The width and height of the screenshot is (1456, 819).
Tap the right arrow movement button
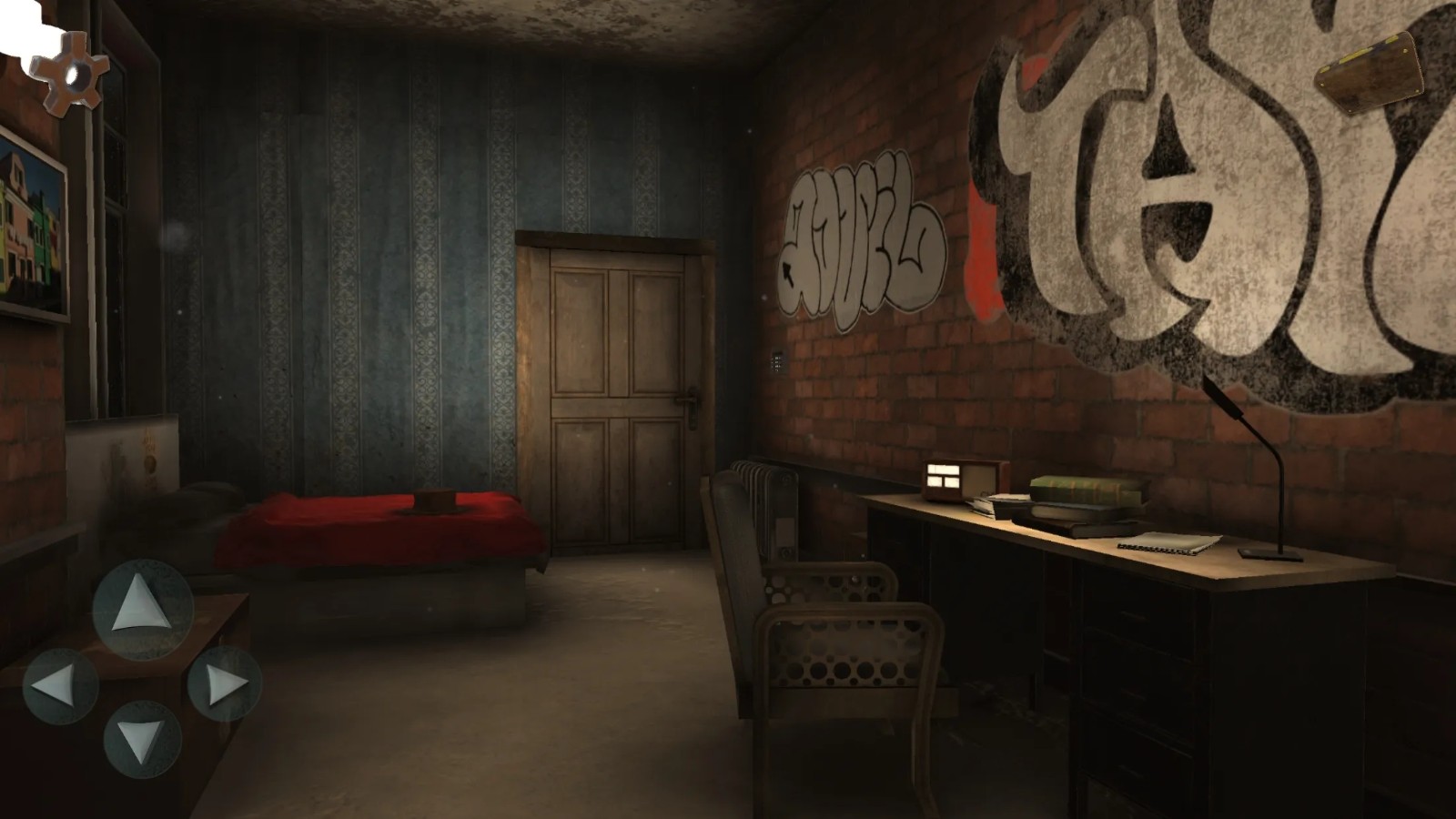(x=225, y=684)
